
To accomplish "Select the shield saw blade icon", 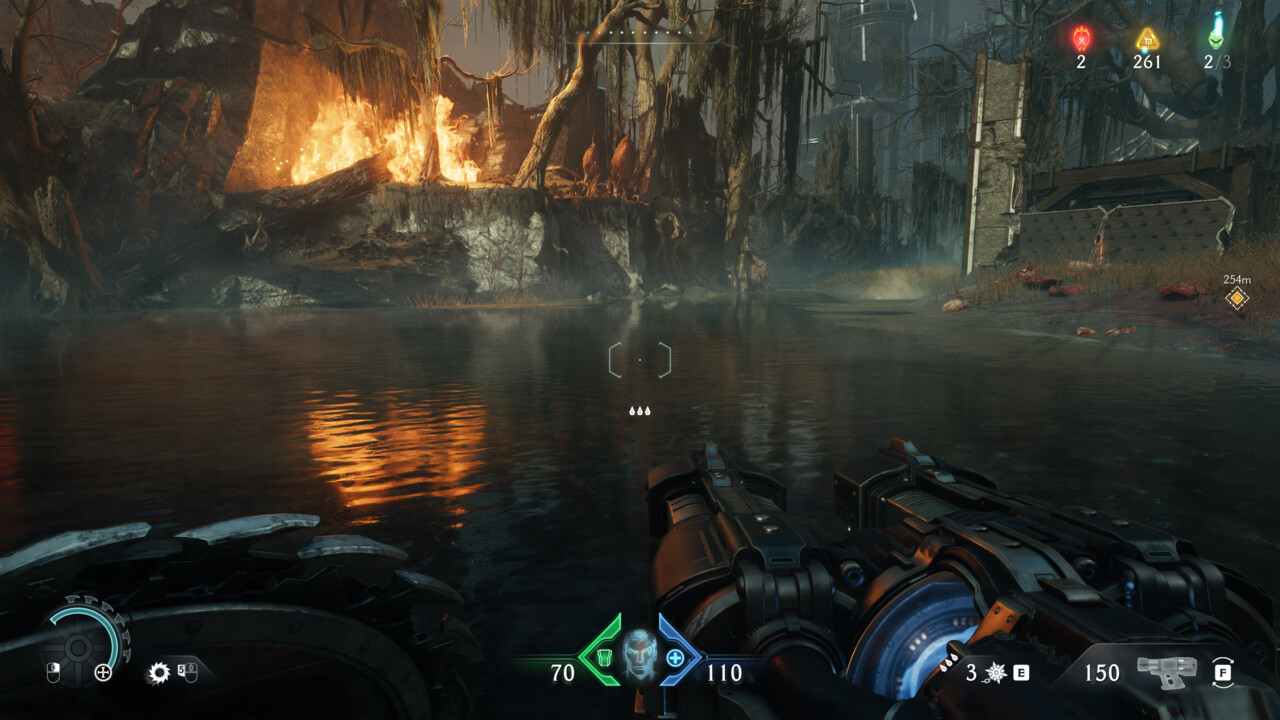I will (x=158, y=672).
